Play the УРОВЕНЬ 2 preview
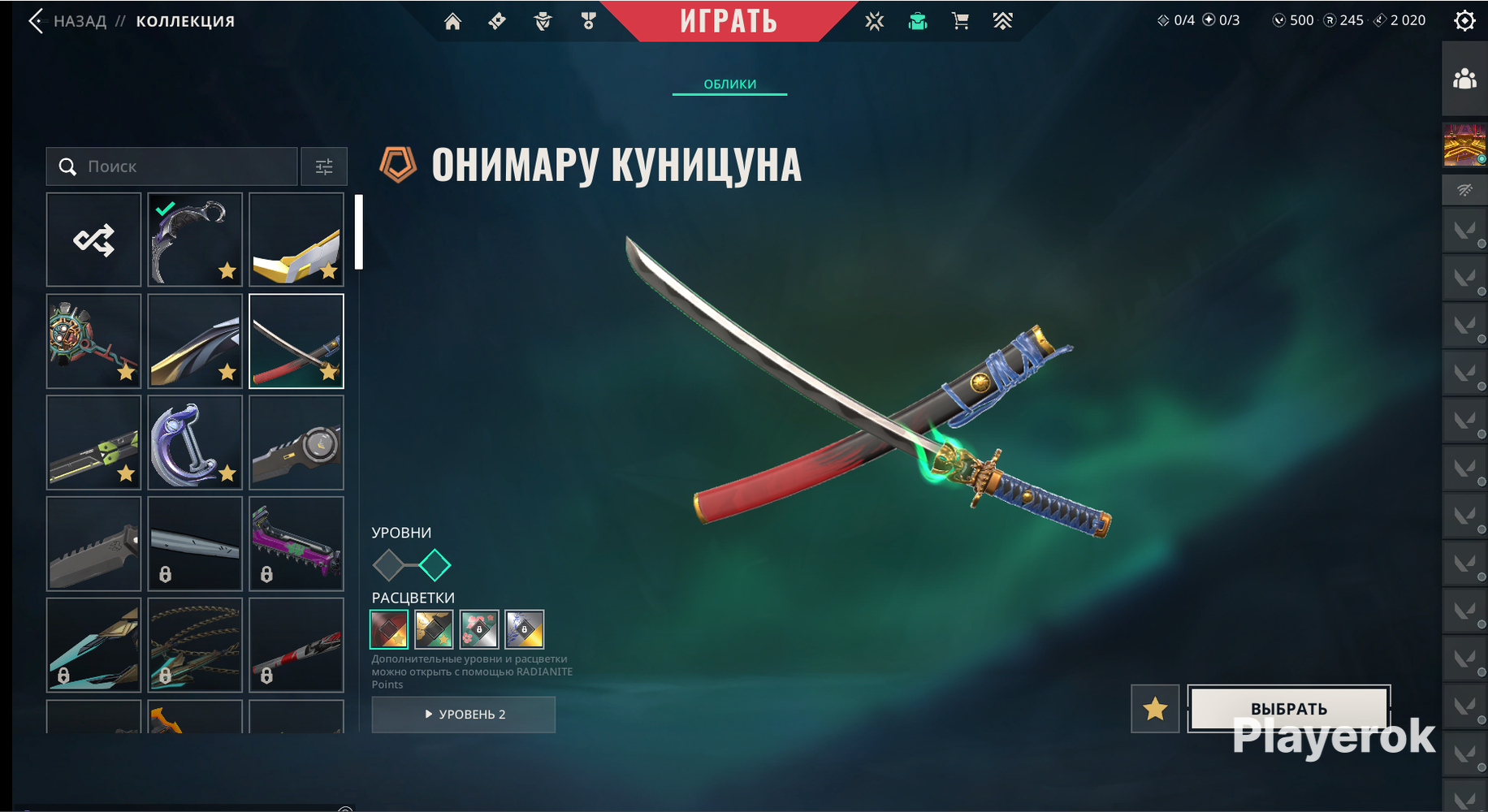Image resolution: width=1488 pixels, height=812 pixels. point(464,715)
